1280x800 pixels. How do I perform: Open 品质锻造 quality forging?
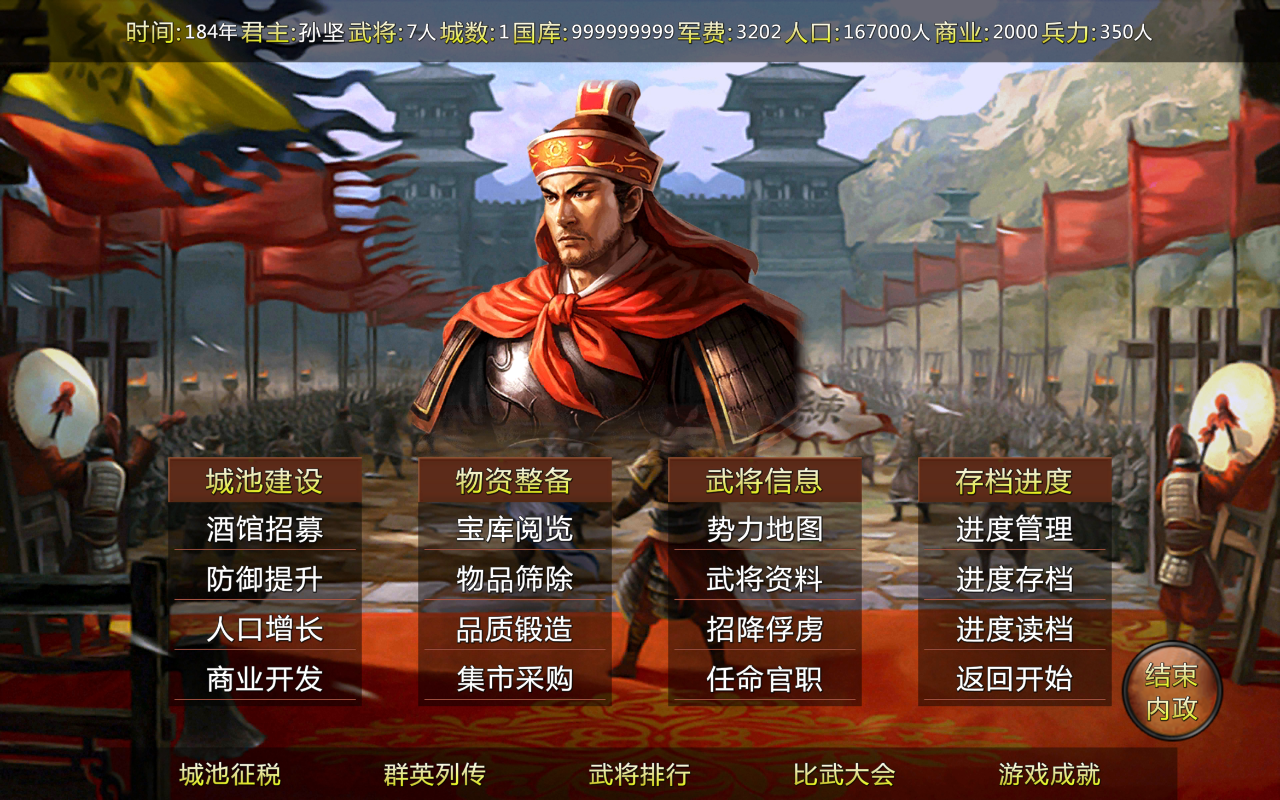pos(513,631)
